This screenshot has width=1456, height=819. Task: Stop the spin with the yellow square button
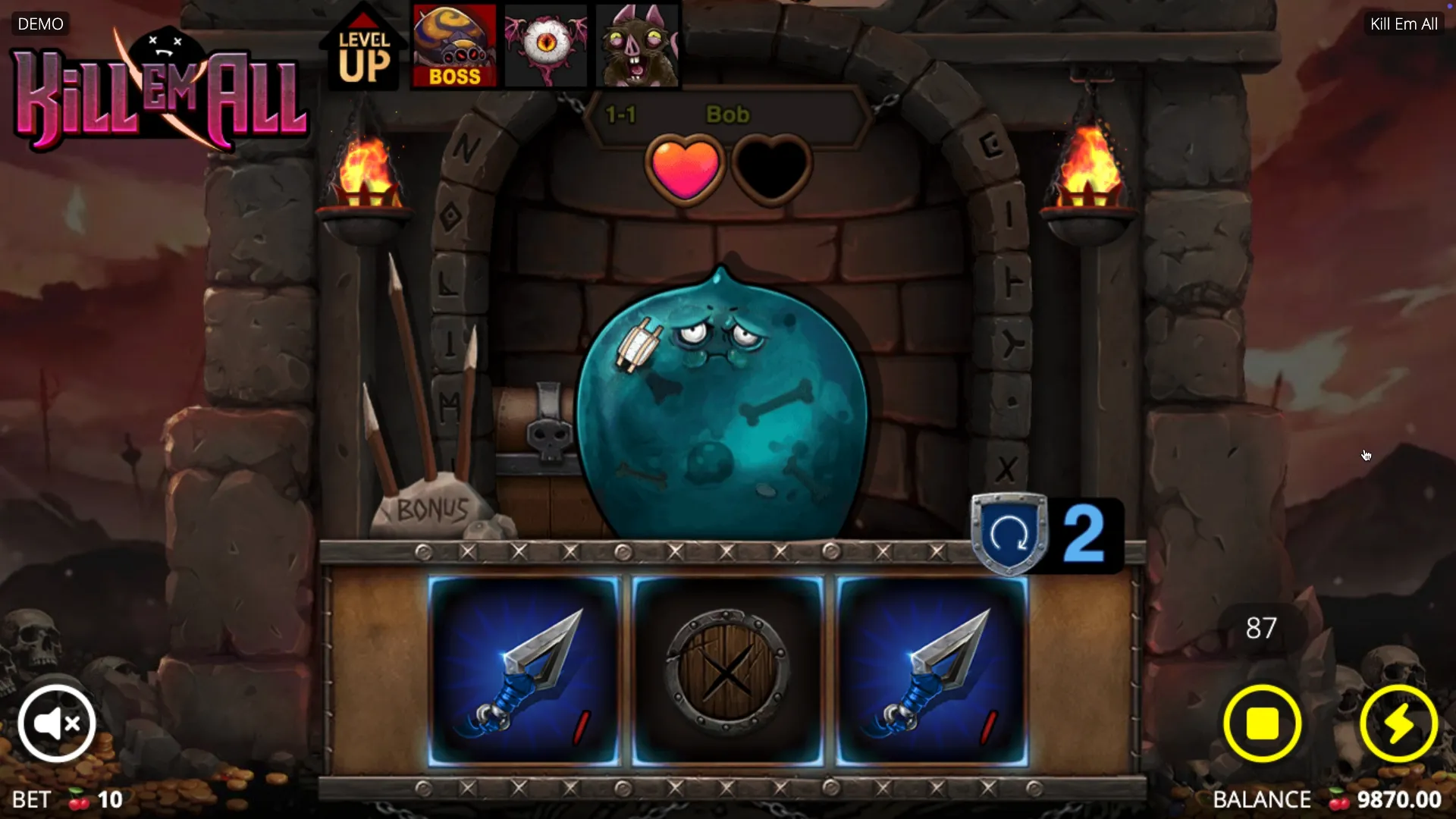1262,723
